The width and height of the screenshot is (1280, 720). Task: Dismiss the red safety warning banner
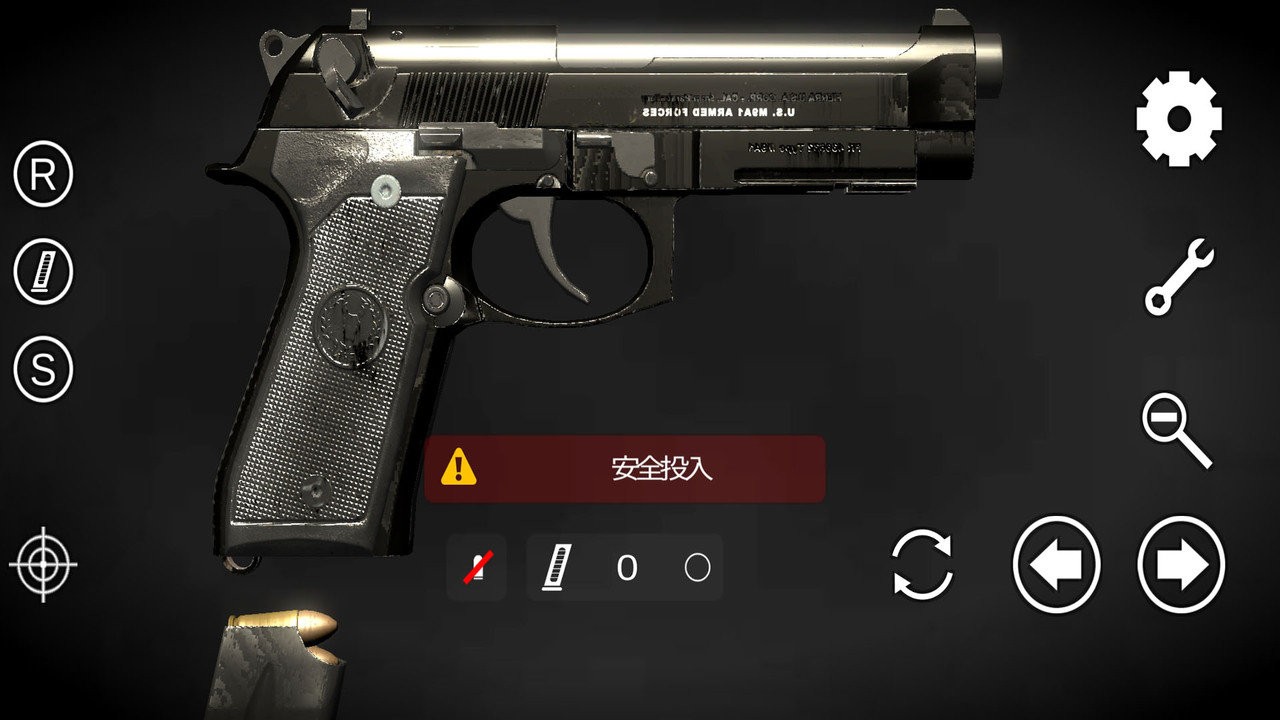625,468
